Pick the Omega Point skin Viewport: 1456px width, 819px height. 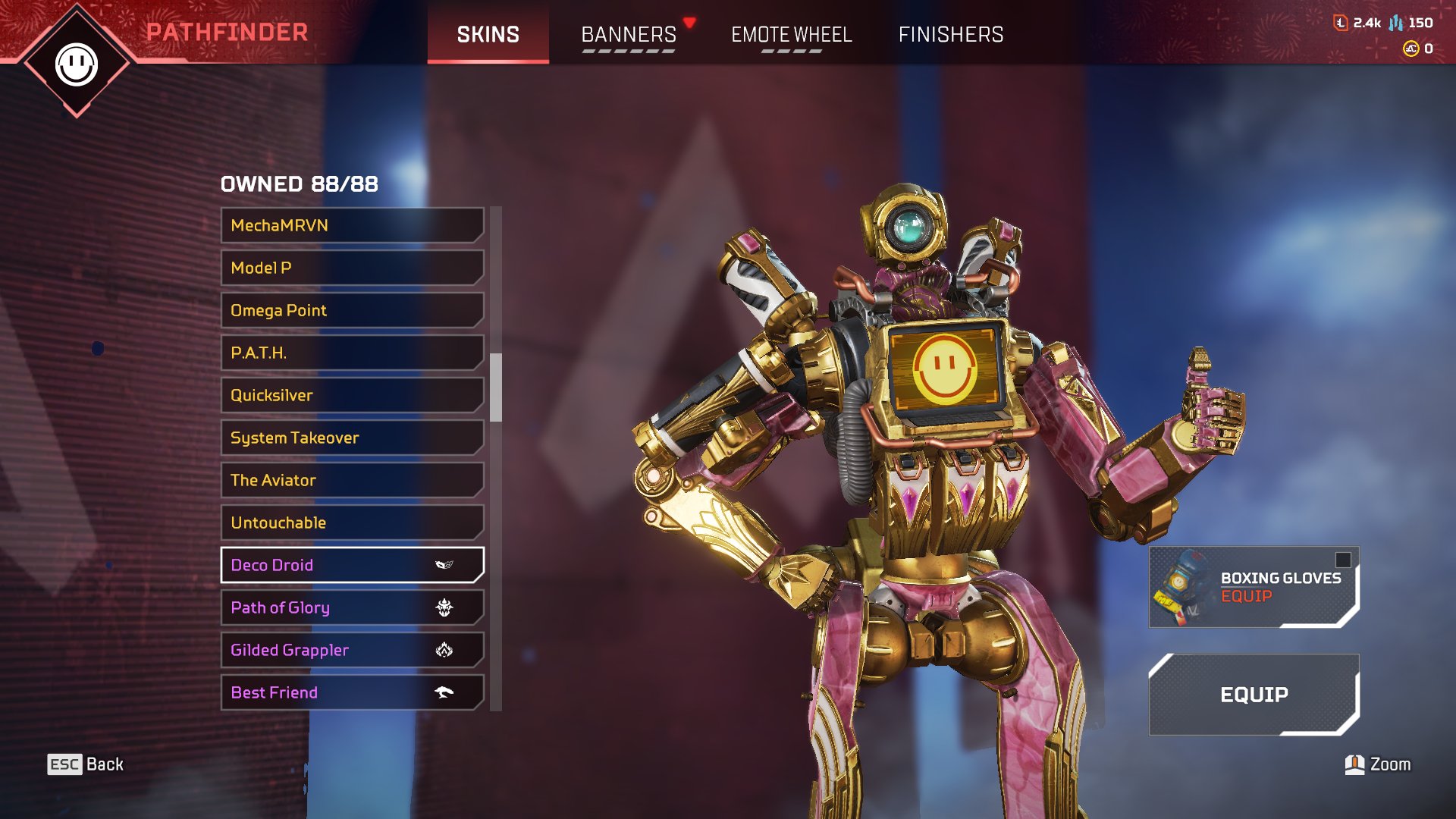tap(352, 310)
